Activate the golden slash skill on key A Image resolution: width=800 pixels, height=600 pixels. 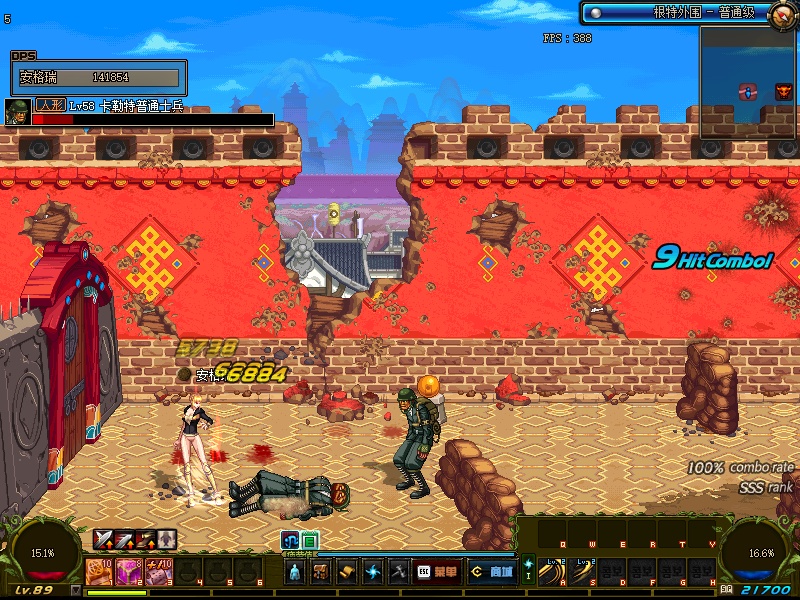pos(551,572)
